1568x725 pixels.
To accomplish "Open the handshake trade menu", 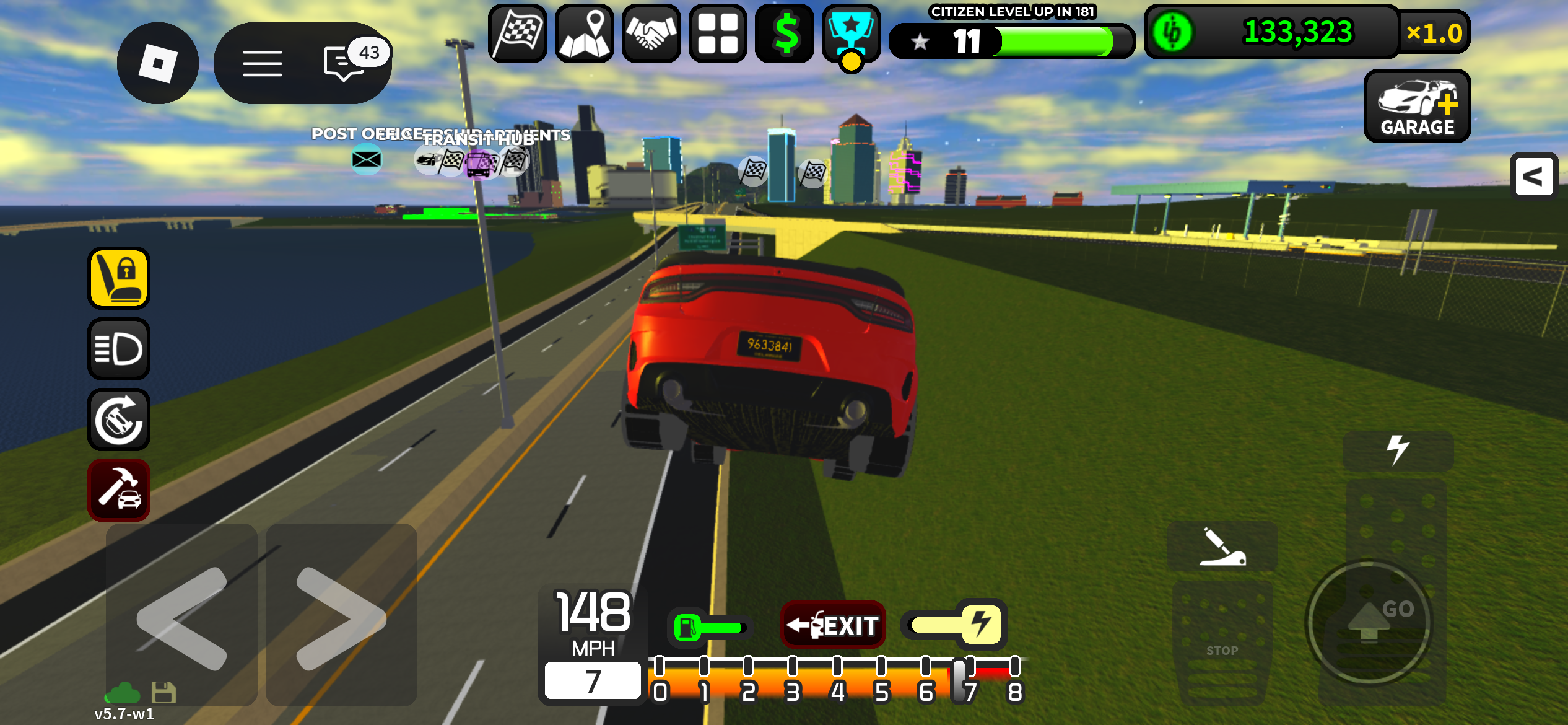I will (x=651, y=33).
